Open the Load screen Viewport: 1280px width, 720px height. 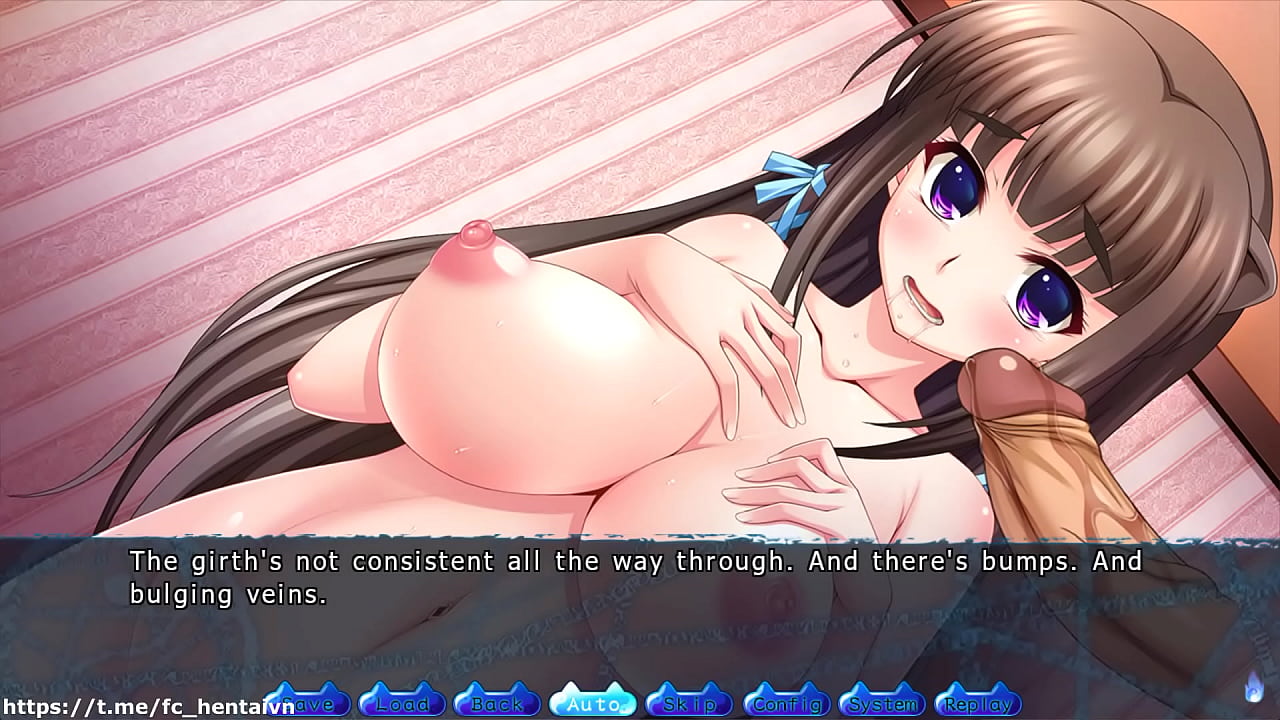[x=400, y=703]
